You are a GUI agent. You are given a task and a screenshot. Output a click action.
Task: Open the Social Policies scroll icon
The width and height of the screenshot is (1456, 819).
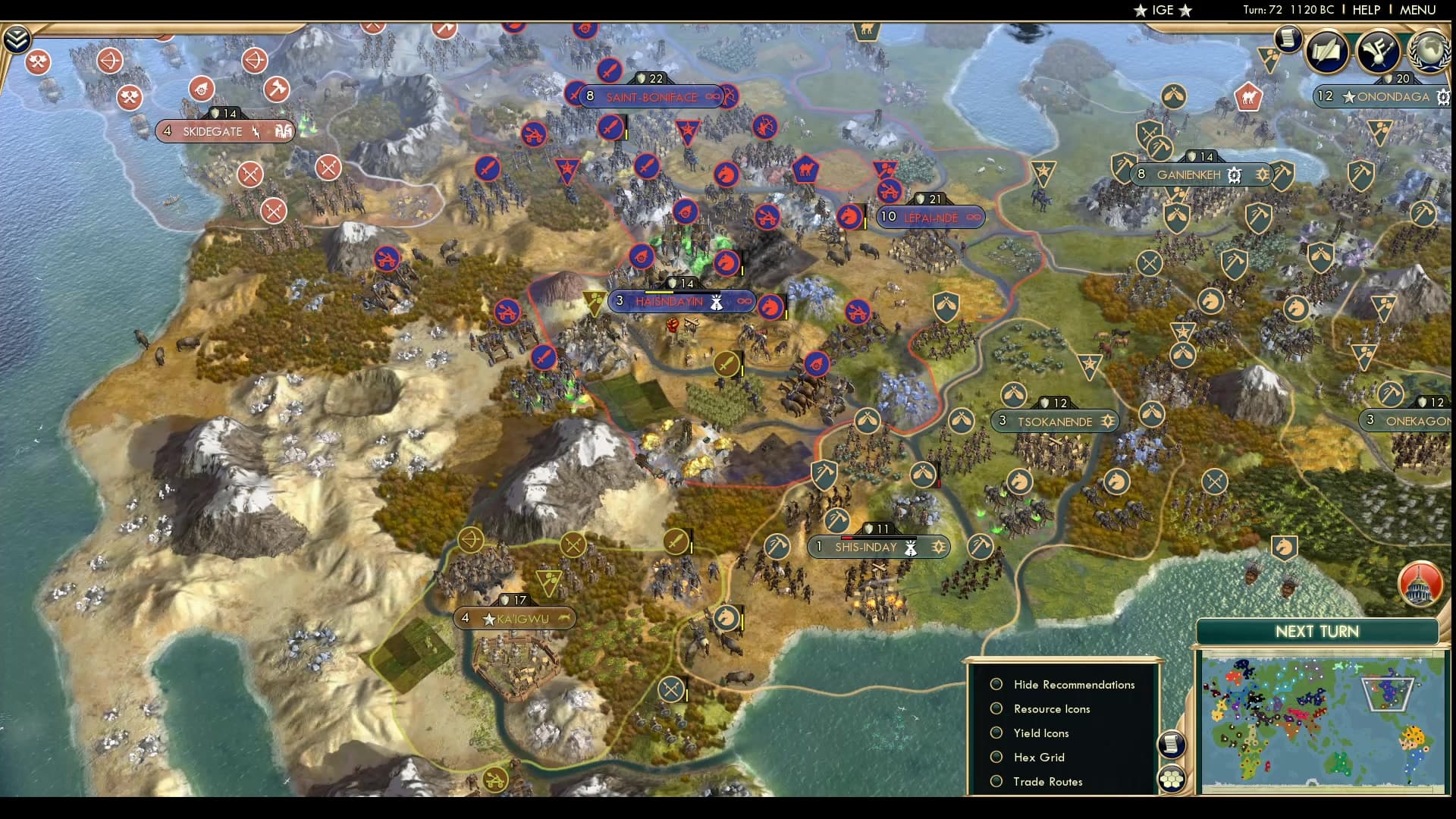[1287, 39]
